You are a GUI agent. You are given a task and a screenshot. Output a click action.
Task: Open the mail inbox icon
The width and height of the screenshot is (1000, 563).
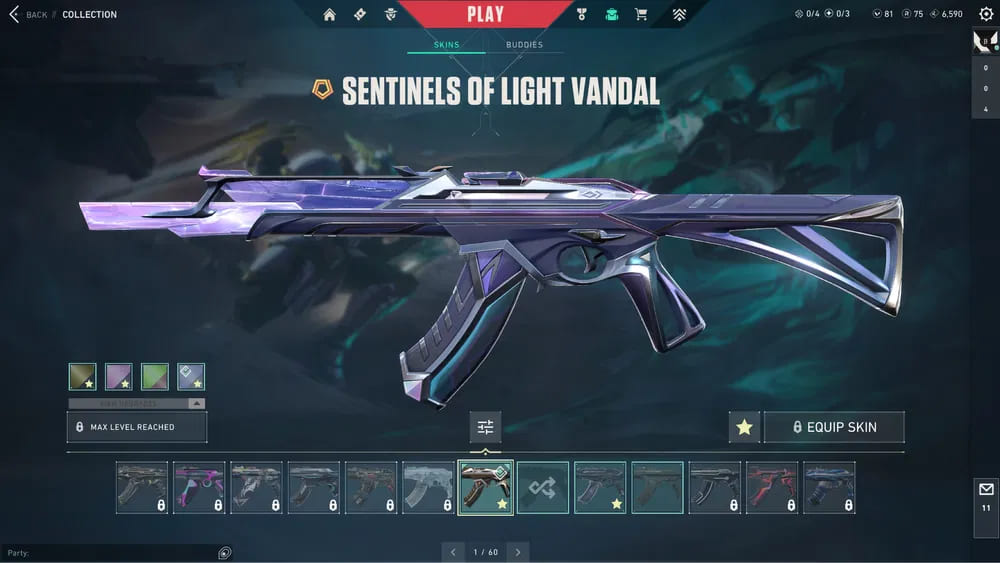click(986, 489)
